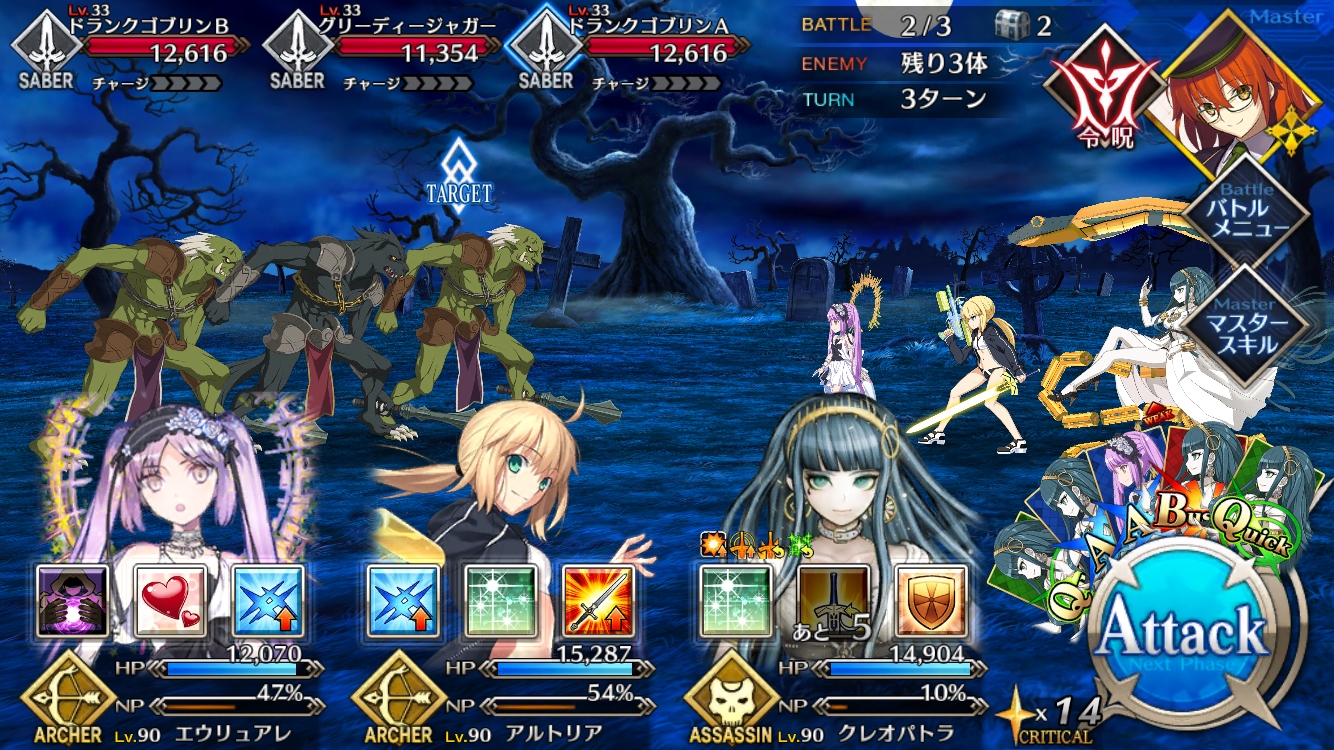Use Artoria's green sparkle skill
Viewport: 1334px width, 750px height.
[501, 601]
